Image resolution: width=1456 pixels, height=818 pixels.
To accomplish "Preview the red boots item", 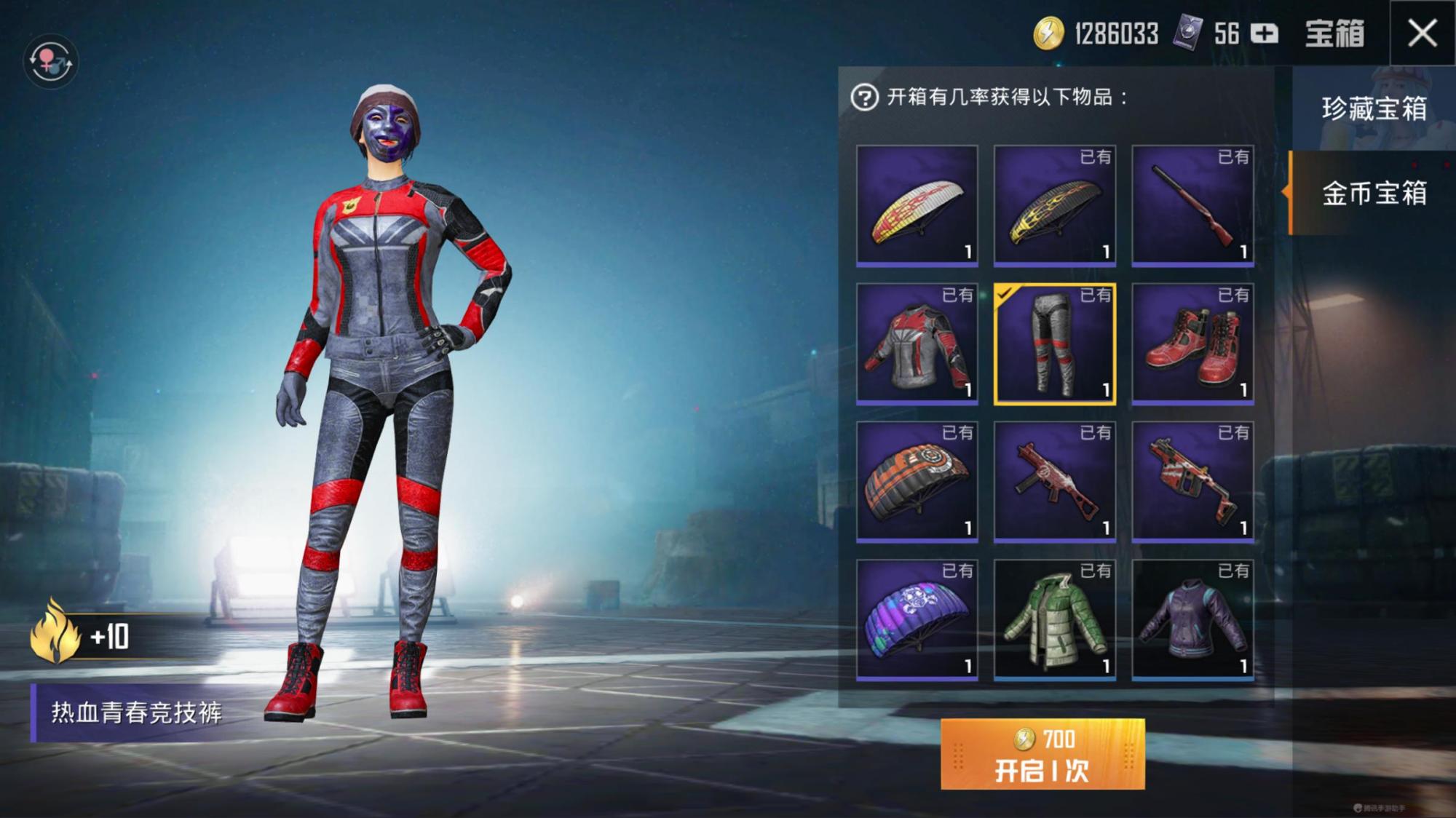I will [1192, 343].
